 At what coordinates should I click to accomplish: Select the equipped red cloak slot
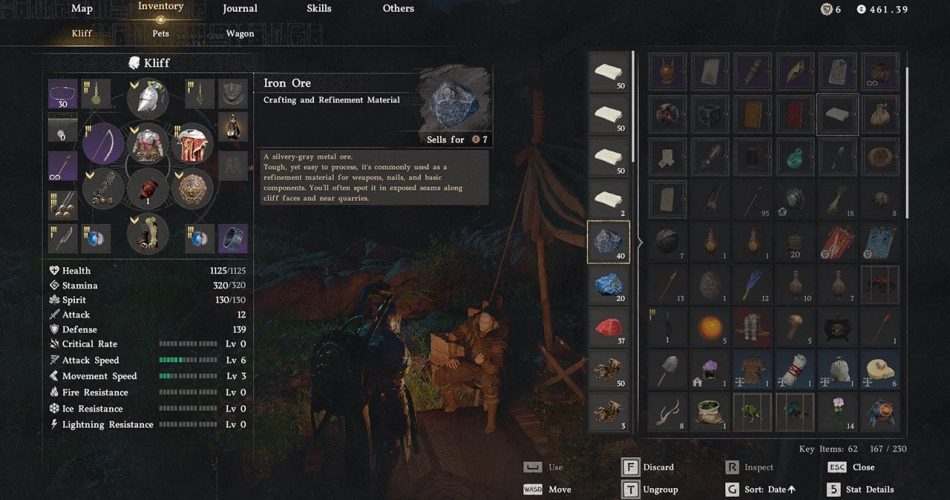[x=192, y=144]
